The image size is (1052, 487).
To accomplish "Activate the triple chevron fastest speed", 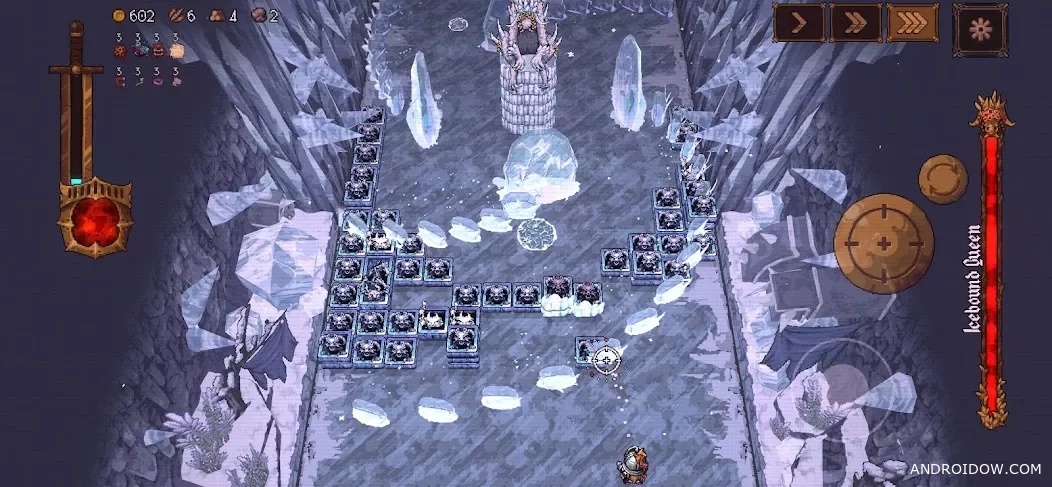I will [911, 23].
